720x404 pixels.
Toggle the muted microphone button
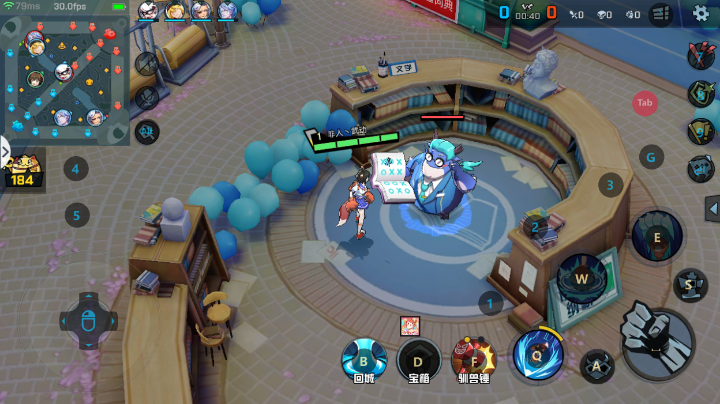(147, 97)
